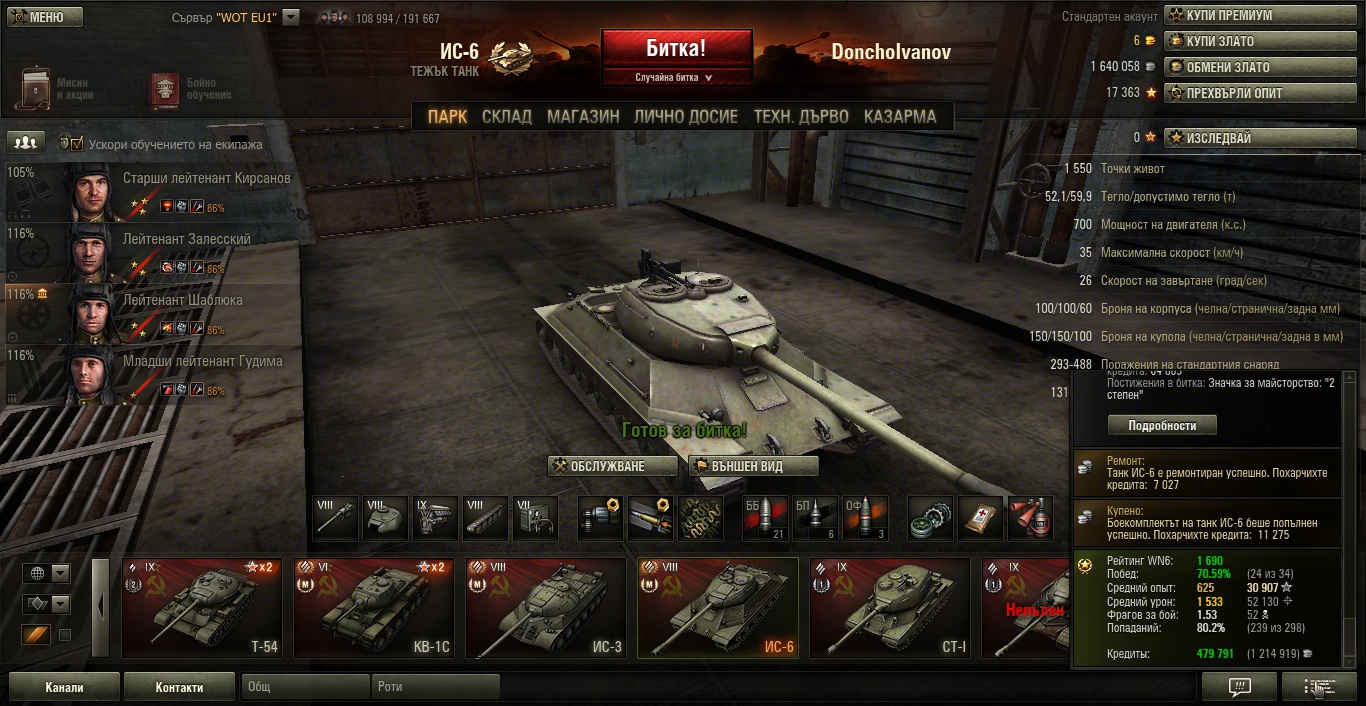The image size is (1366, 706).
Task: Choose the КВ-1С tank thumbnail
Action: point(373,608)
